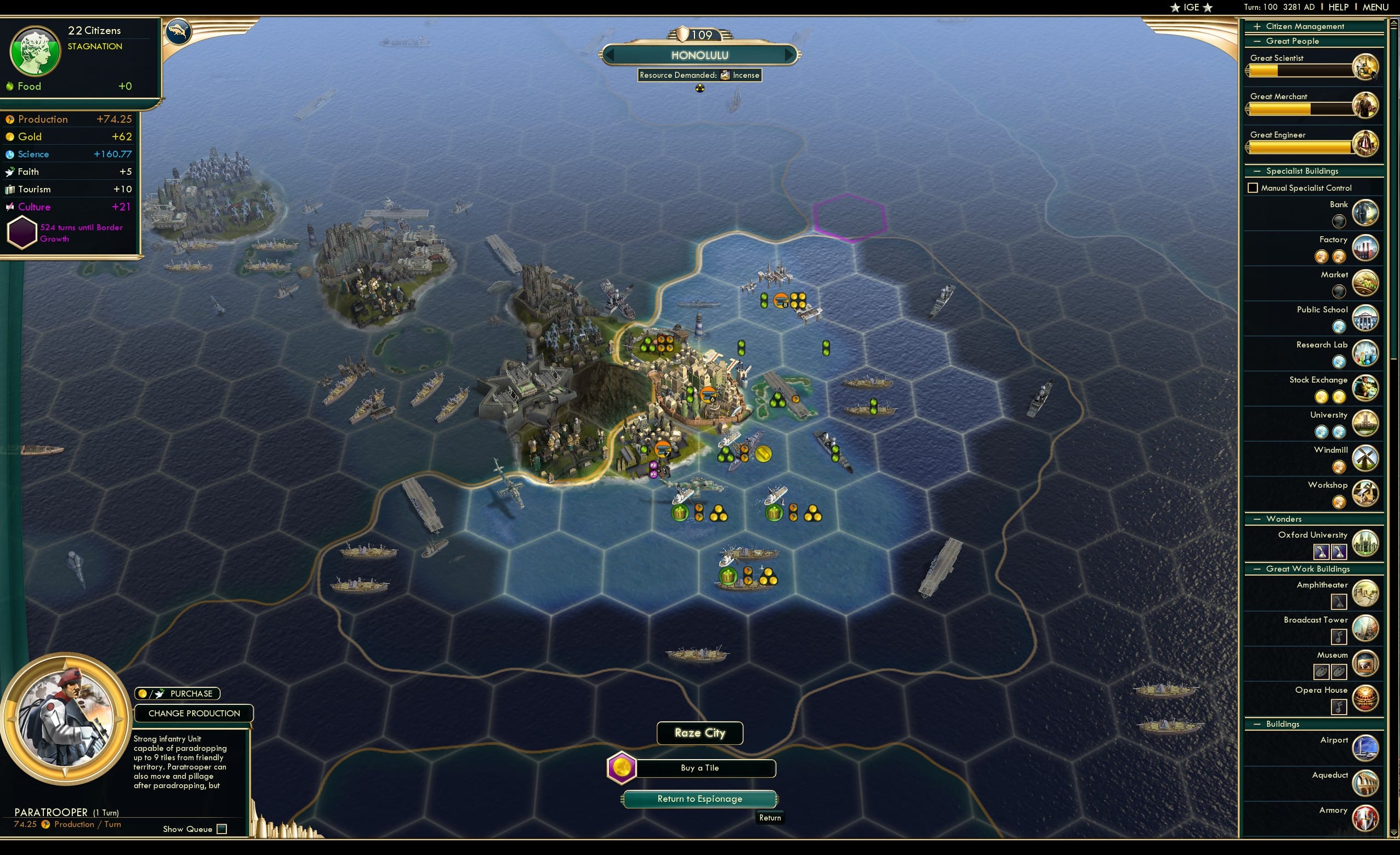Toggle a Stock Exchange specialist slot
The image size is (1400, 855).
tap(1323, 397)
